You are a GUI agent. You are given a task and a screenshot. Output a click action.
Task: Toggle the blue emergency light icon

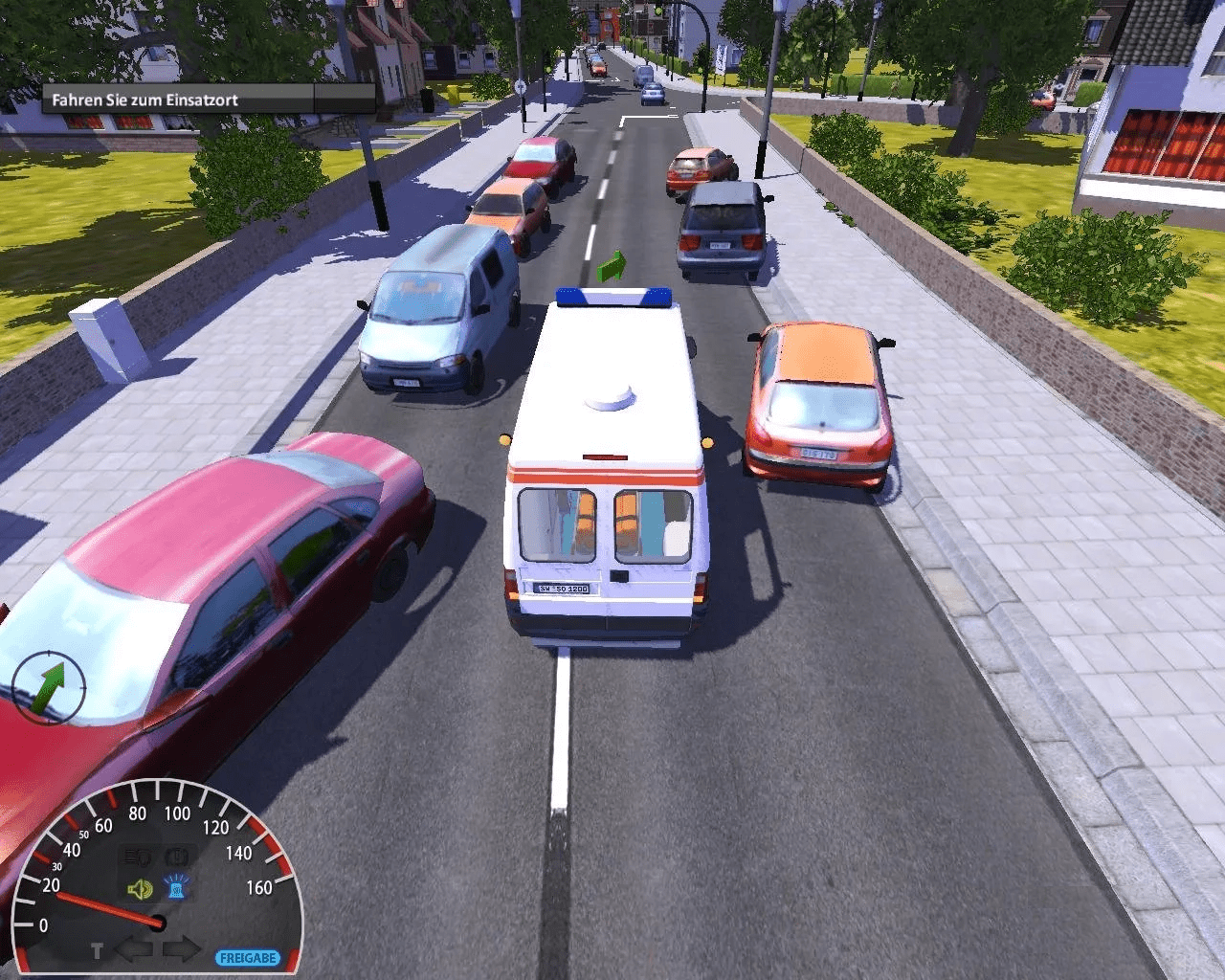pos(175,890)
